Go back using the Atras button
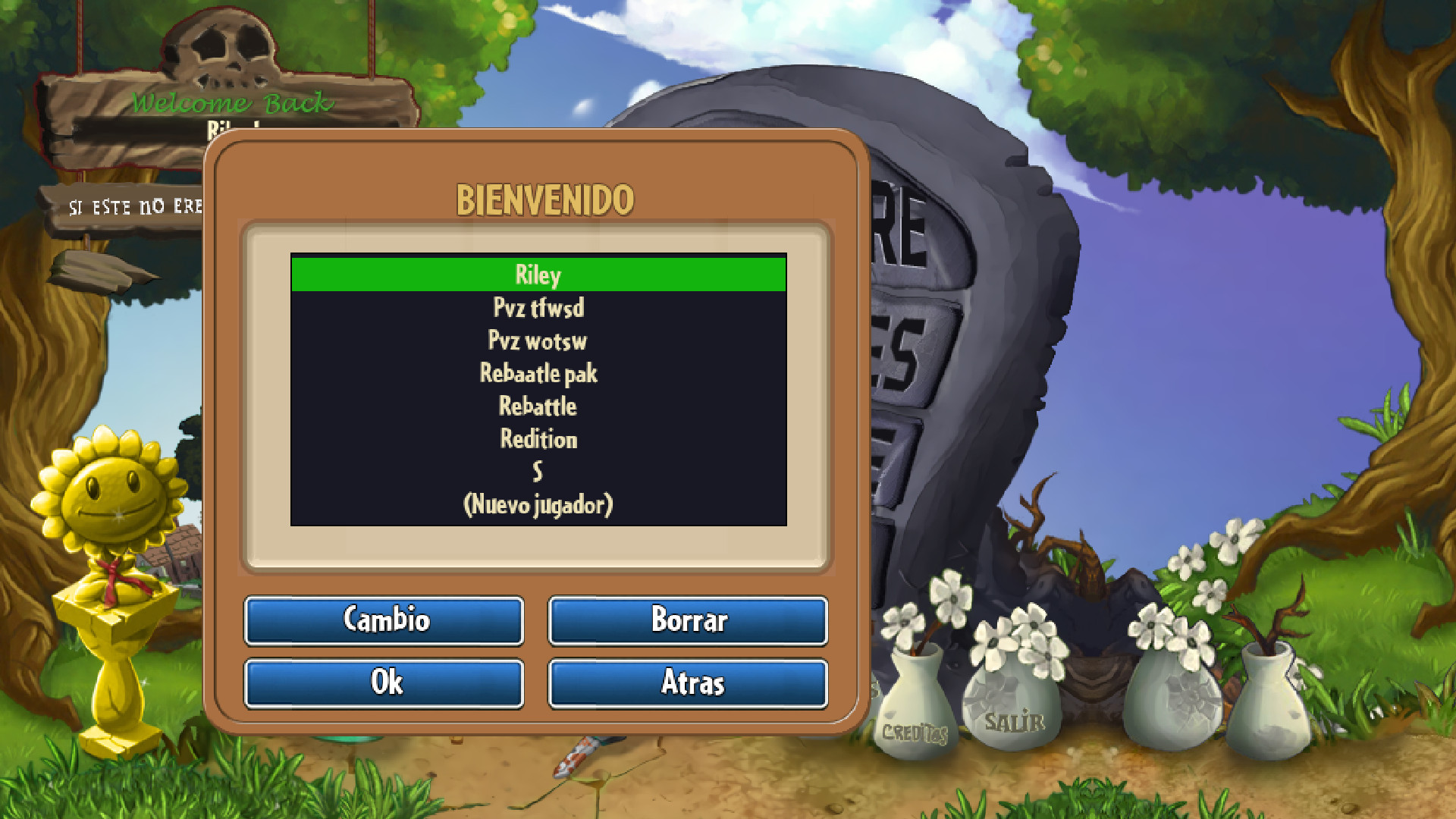 click(687, 683)
